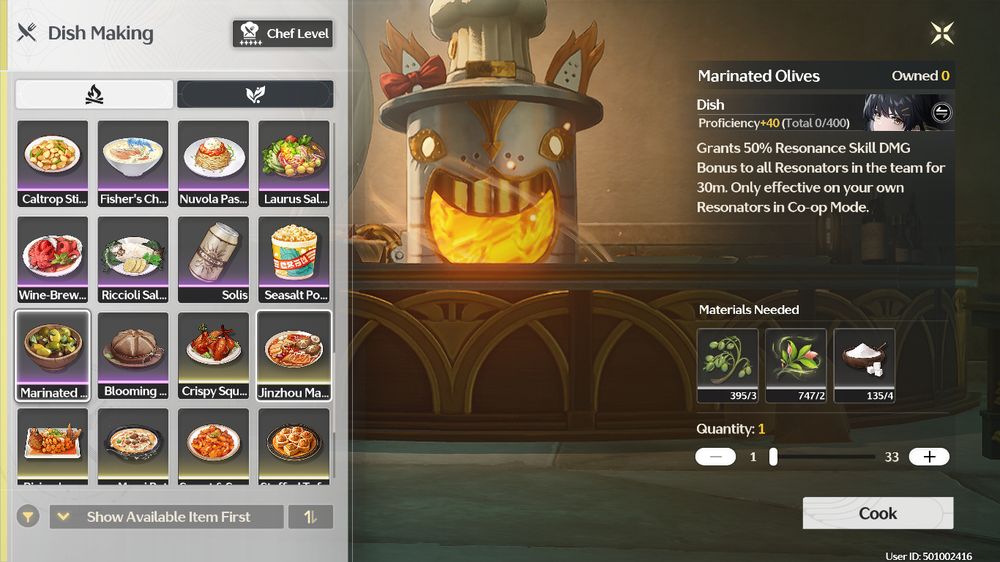Choose the Riccioli Salad fish dish

click(x=133, y=260)
